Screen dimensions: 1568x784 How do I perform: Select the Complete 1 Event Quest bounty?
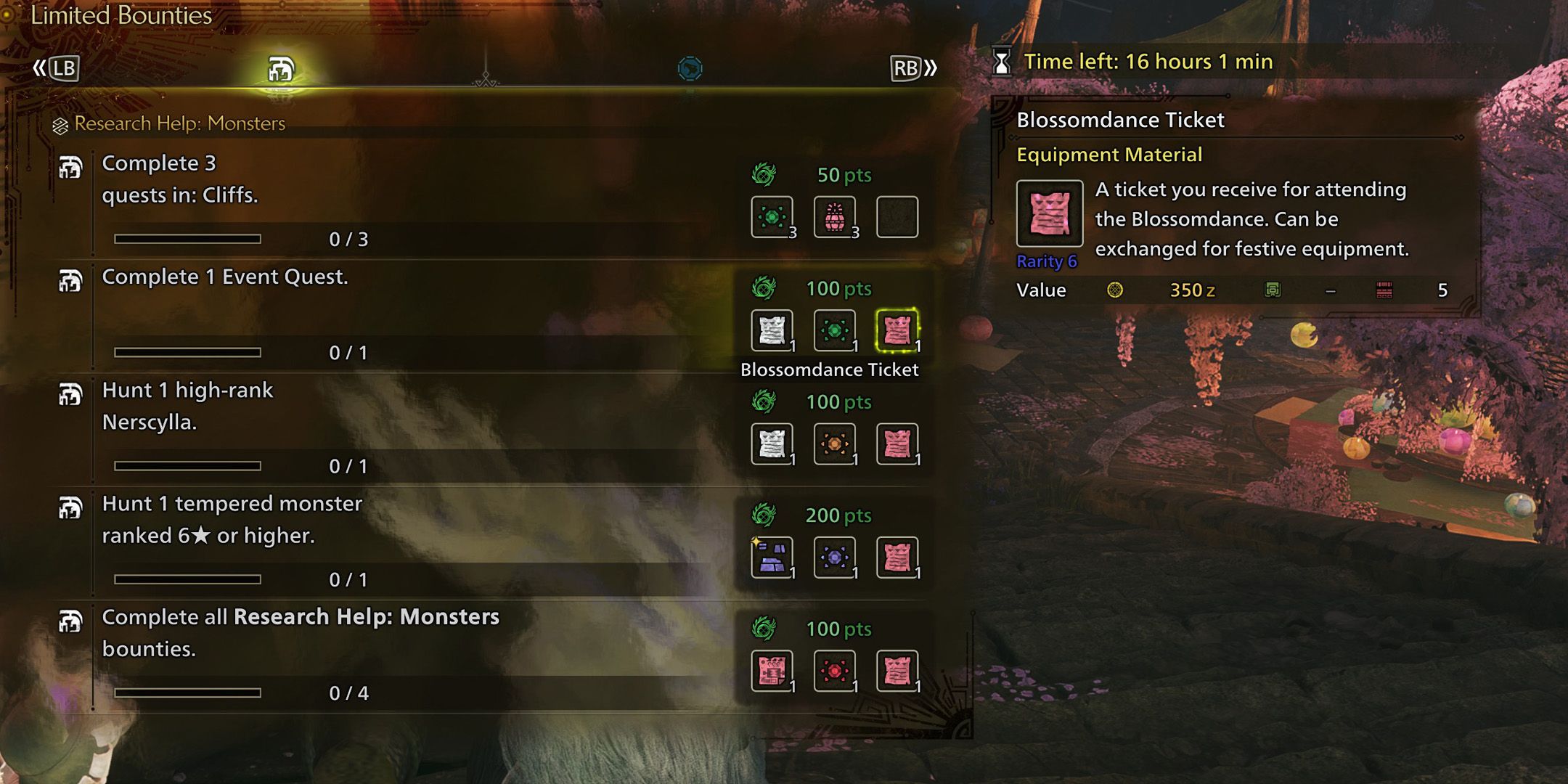coord(225,277)
